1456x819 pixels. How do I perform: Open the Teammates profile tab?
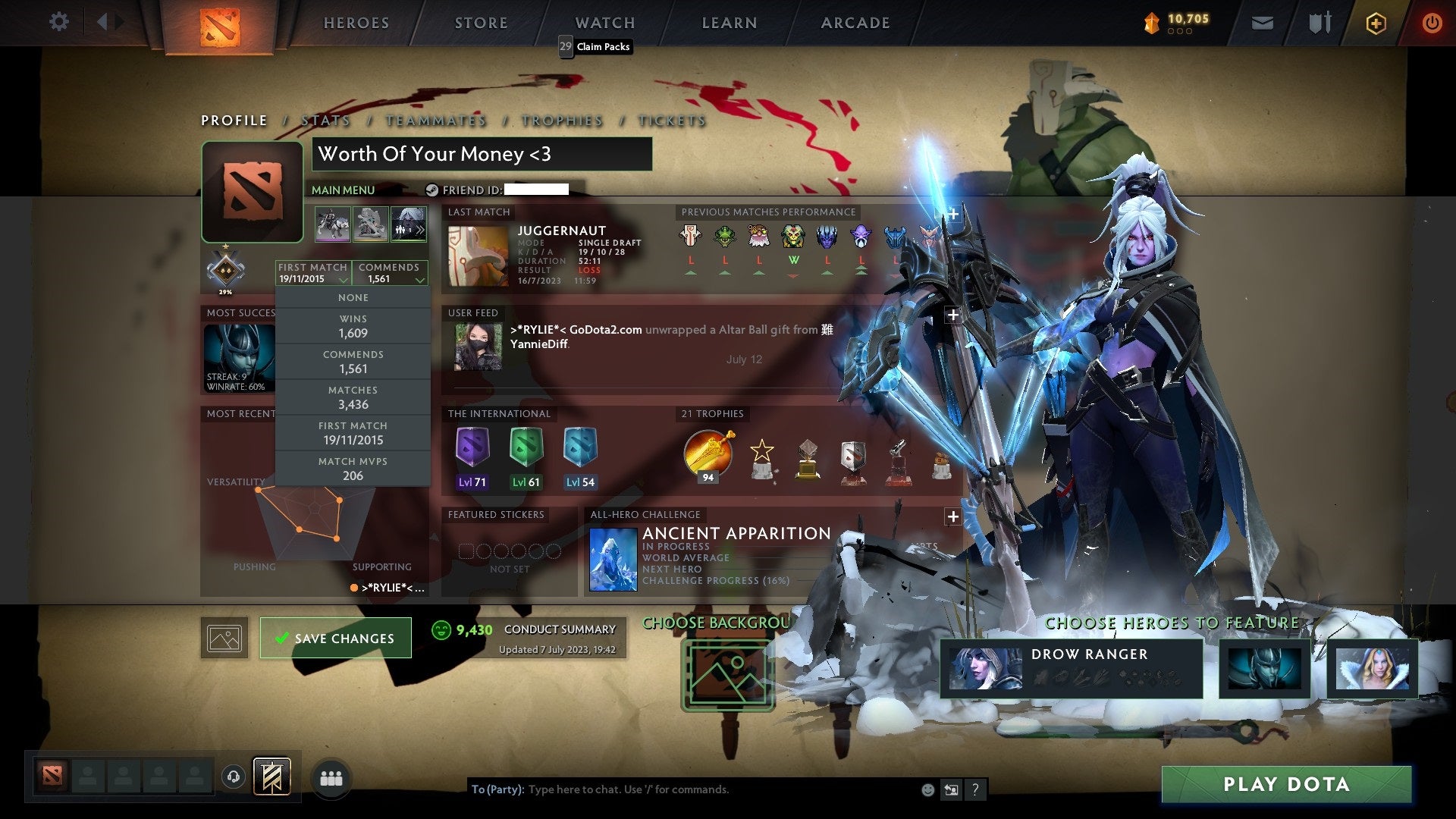[x=435, y=121]
